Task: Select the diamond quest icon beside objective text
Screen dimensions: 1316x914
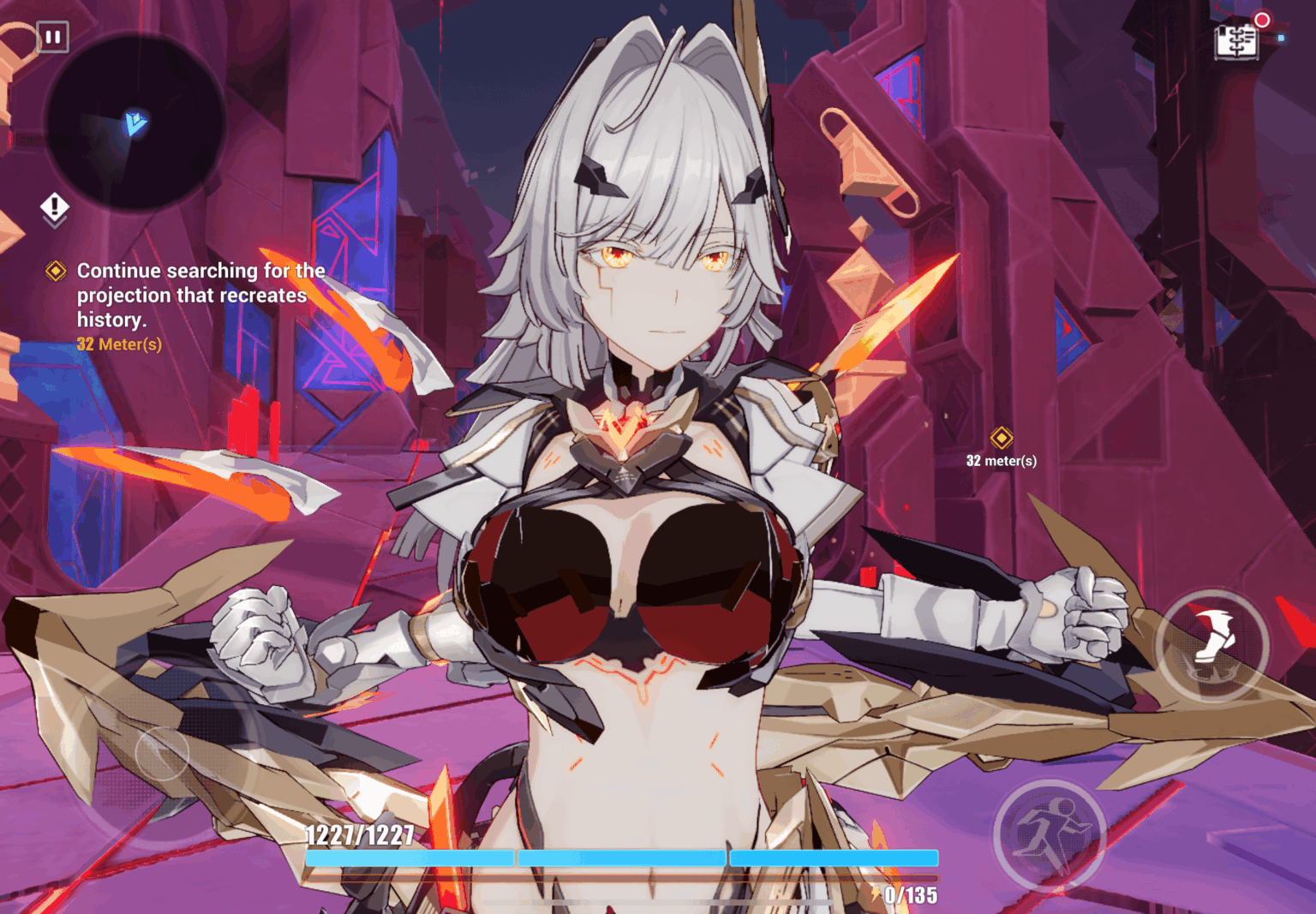Action: pyautogui.click(x=55, y=271)
